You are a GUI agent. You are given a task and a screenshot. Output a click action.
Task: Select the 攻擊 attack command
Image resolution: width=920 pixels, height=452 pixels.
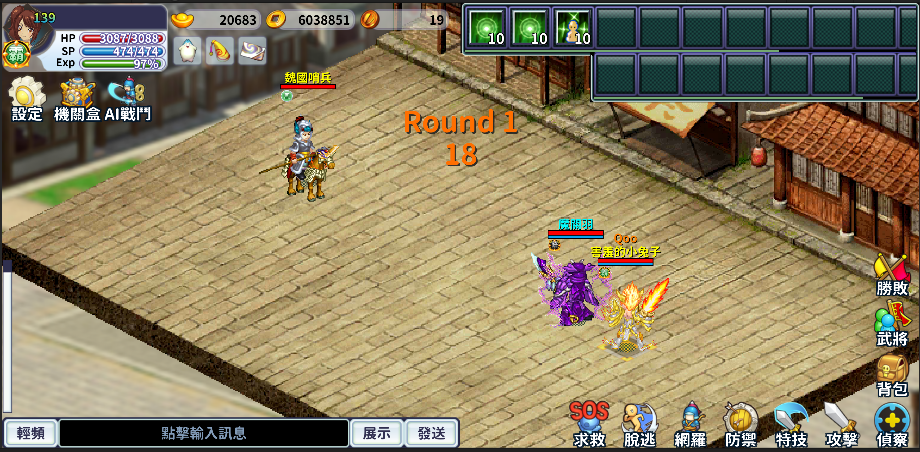coord(841,424)
